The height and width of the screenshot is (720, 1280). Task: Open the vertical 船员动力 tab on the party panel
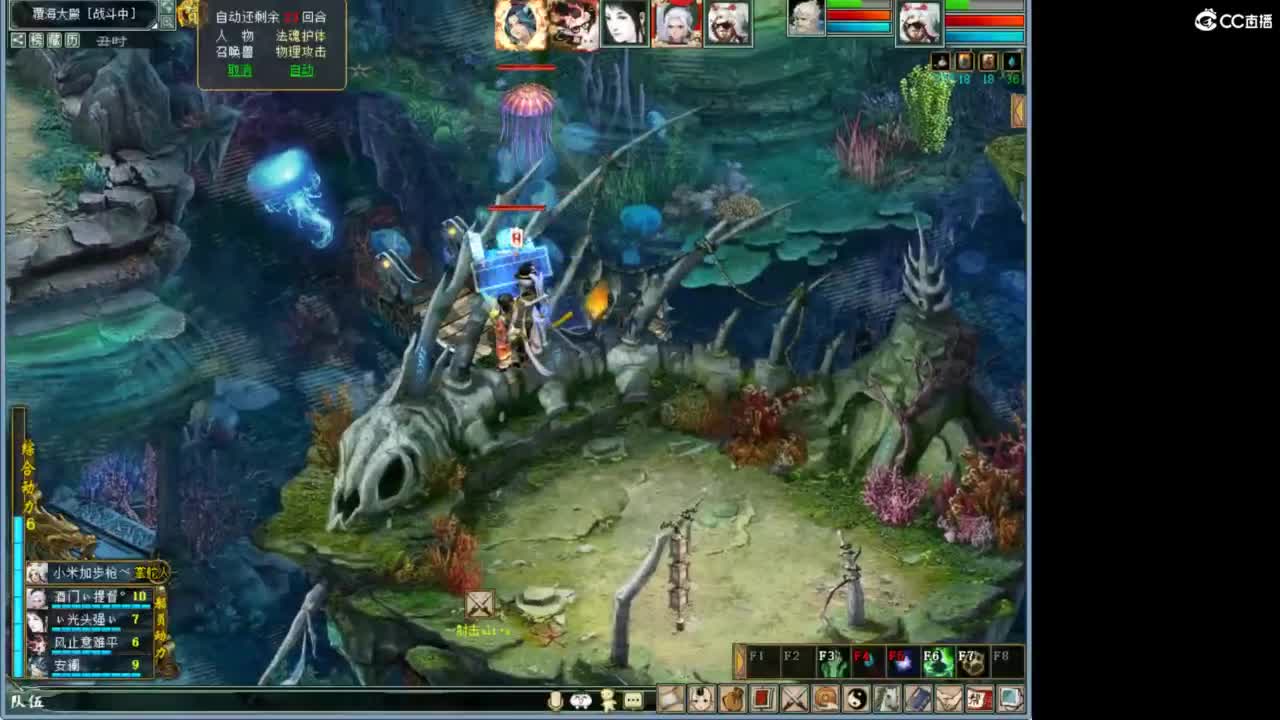[161, 622]
